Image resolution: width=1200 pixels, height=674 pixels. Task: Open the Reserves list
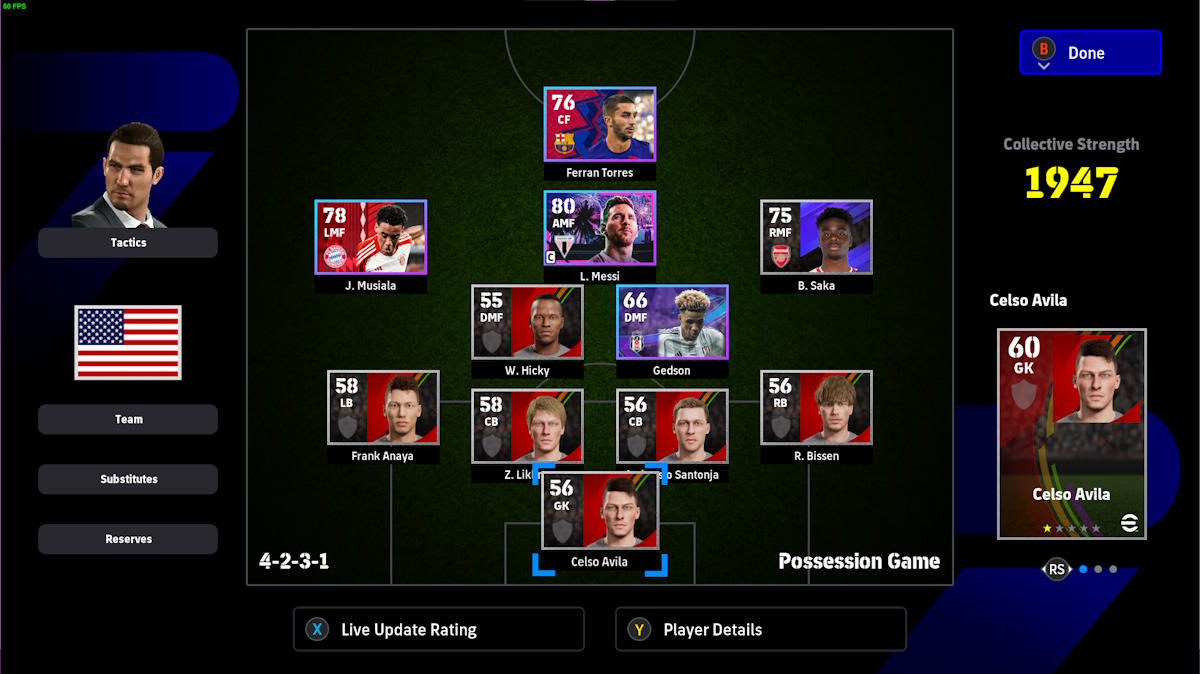coord(128,539)
